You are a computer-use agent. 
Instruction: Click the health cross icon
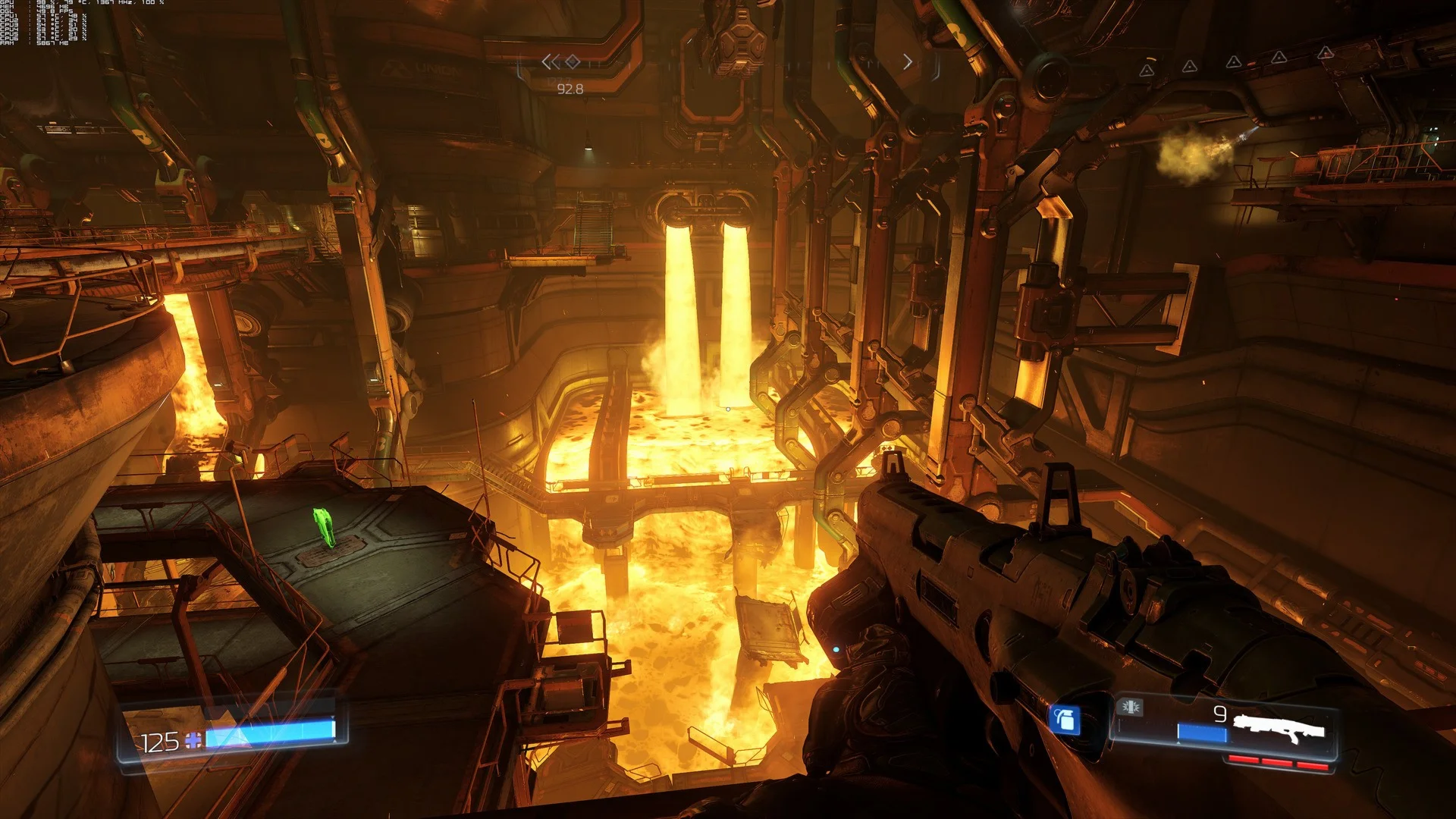coord(193,740)
